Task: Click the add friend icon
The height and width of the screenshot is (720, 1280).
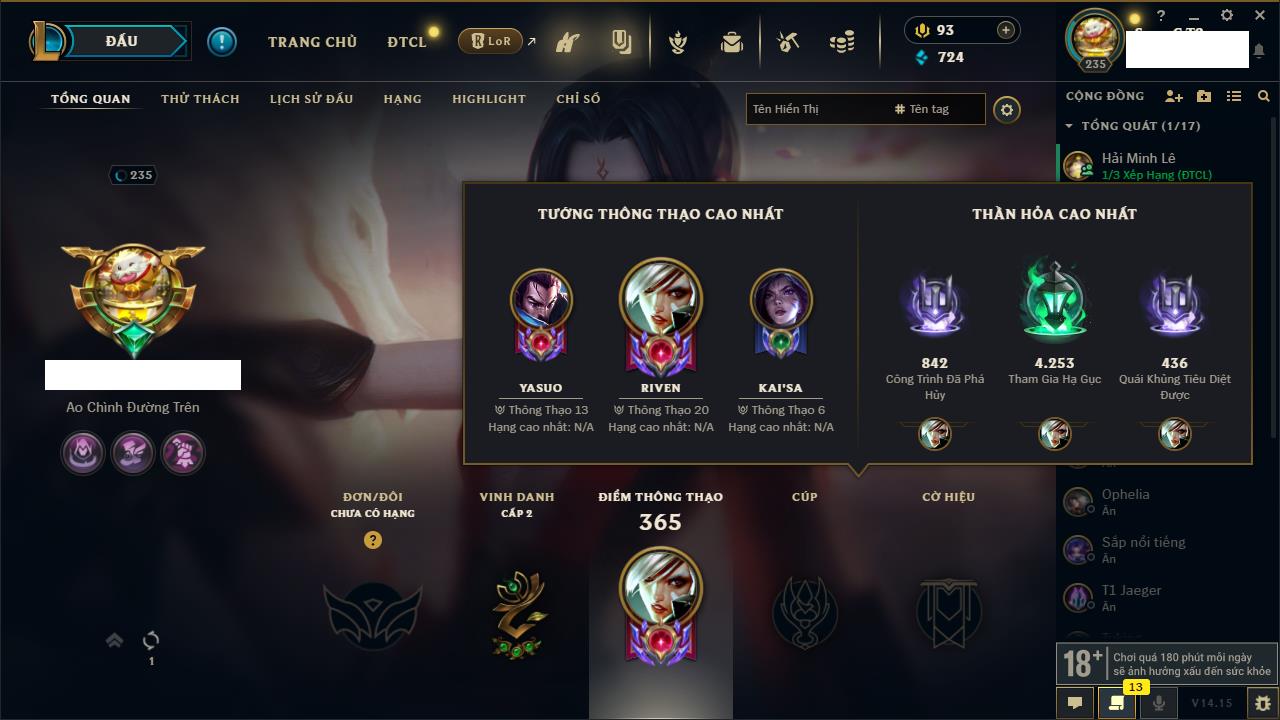Action: click(1174, 96)
